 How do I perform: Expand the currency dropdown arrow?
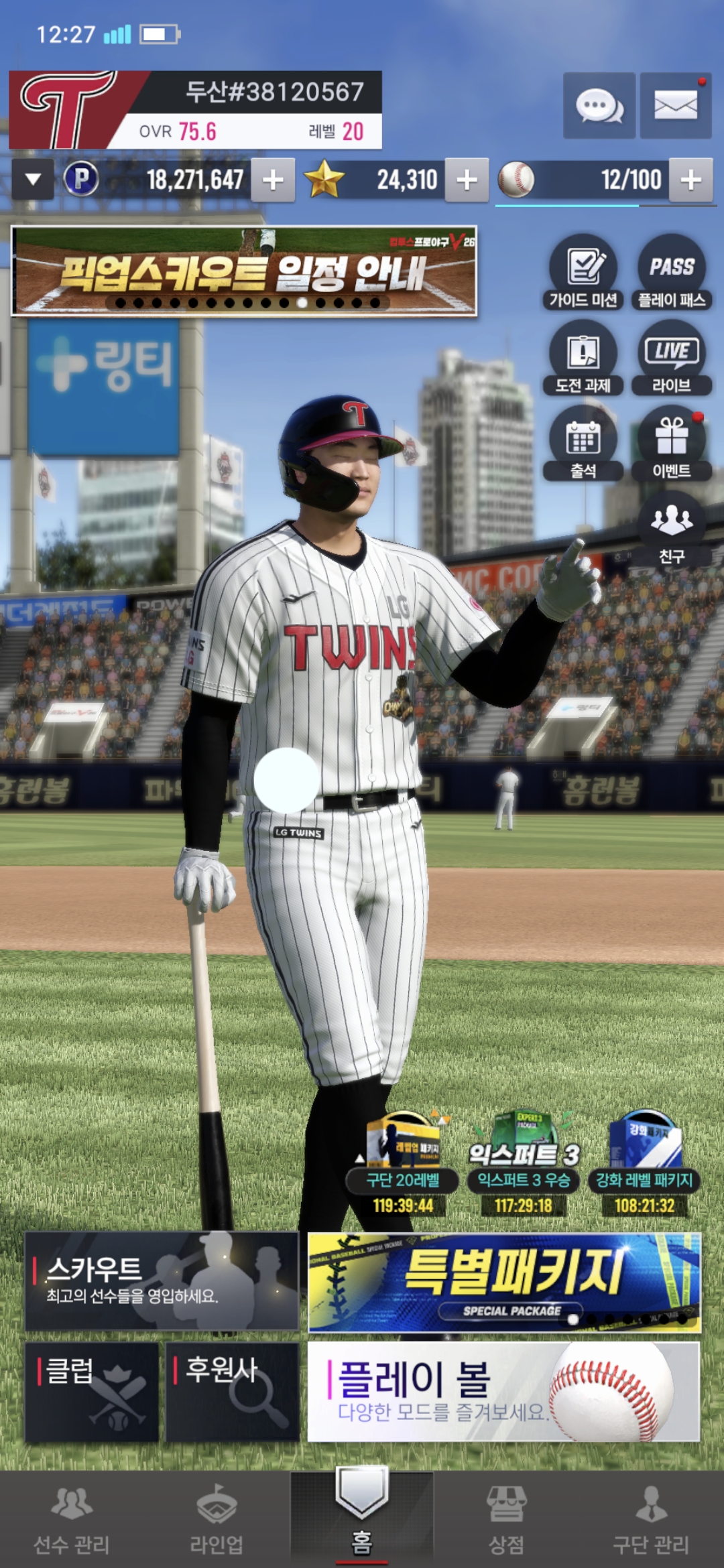33,180
